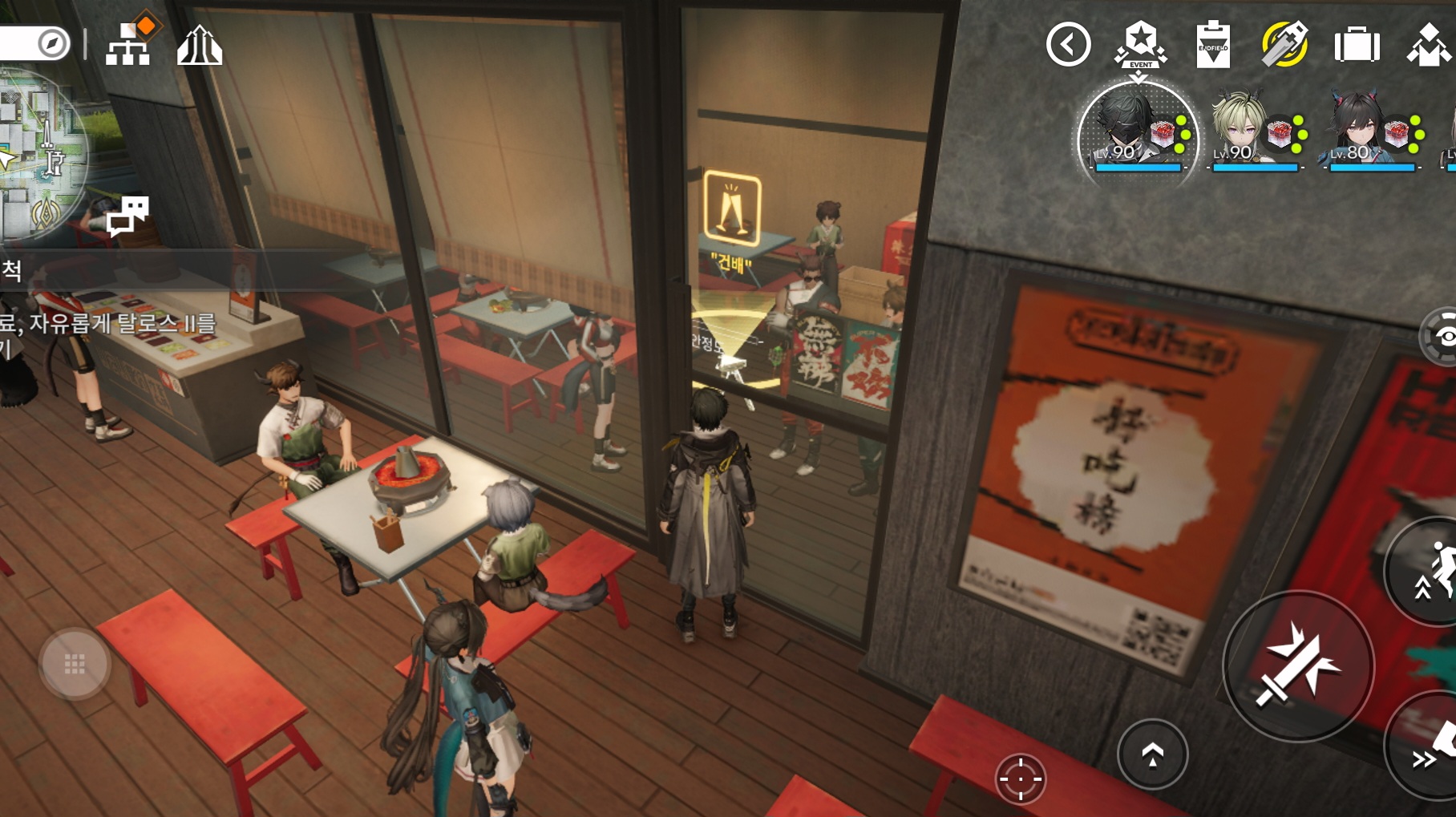The image size is (1456, 817).
Task: Open the Endfield clipboard icon
Action: tap(1212, 45)
